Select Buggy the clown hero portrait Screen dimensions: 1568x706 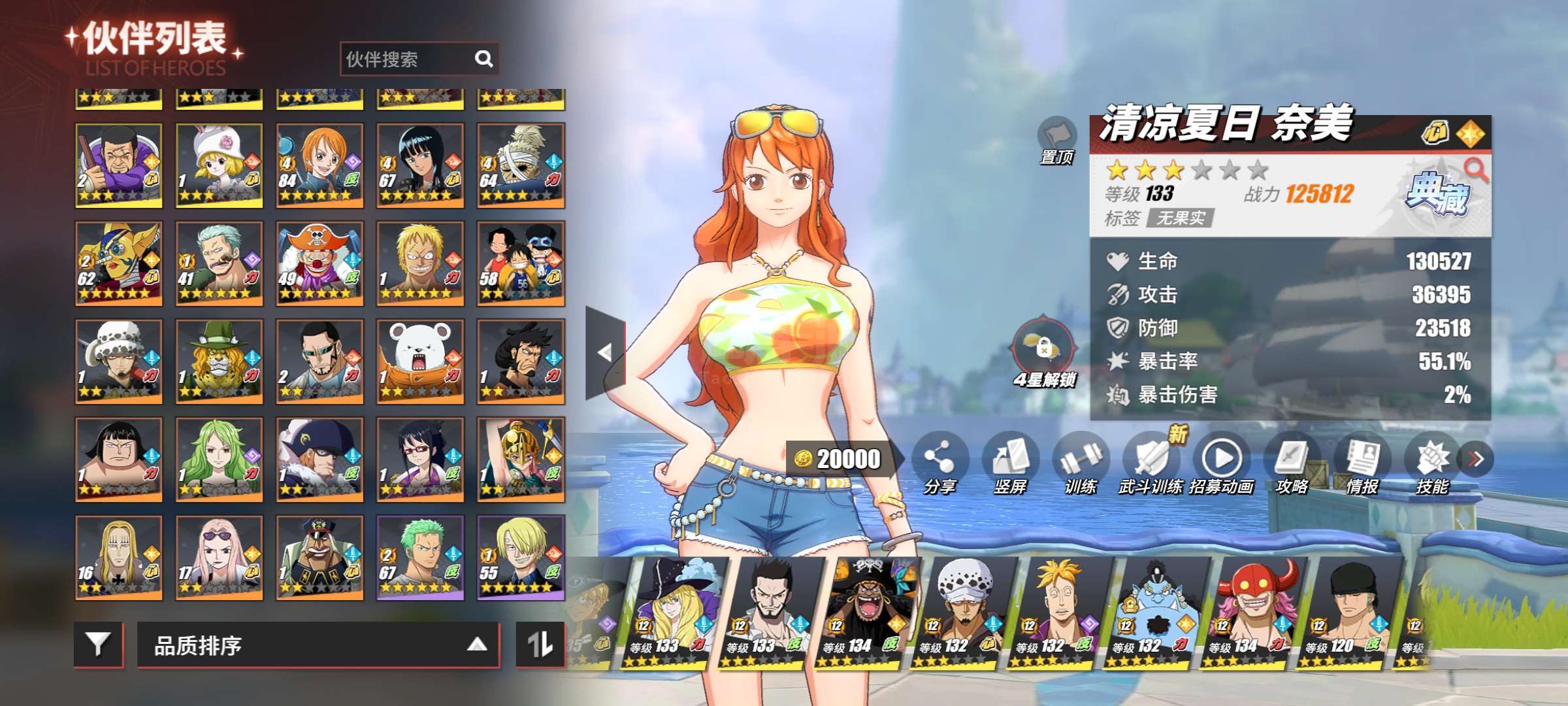pyautogui.click(x=319, y=263)
